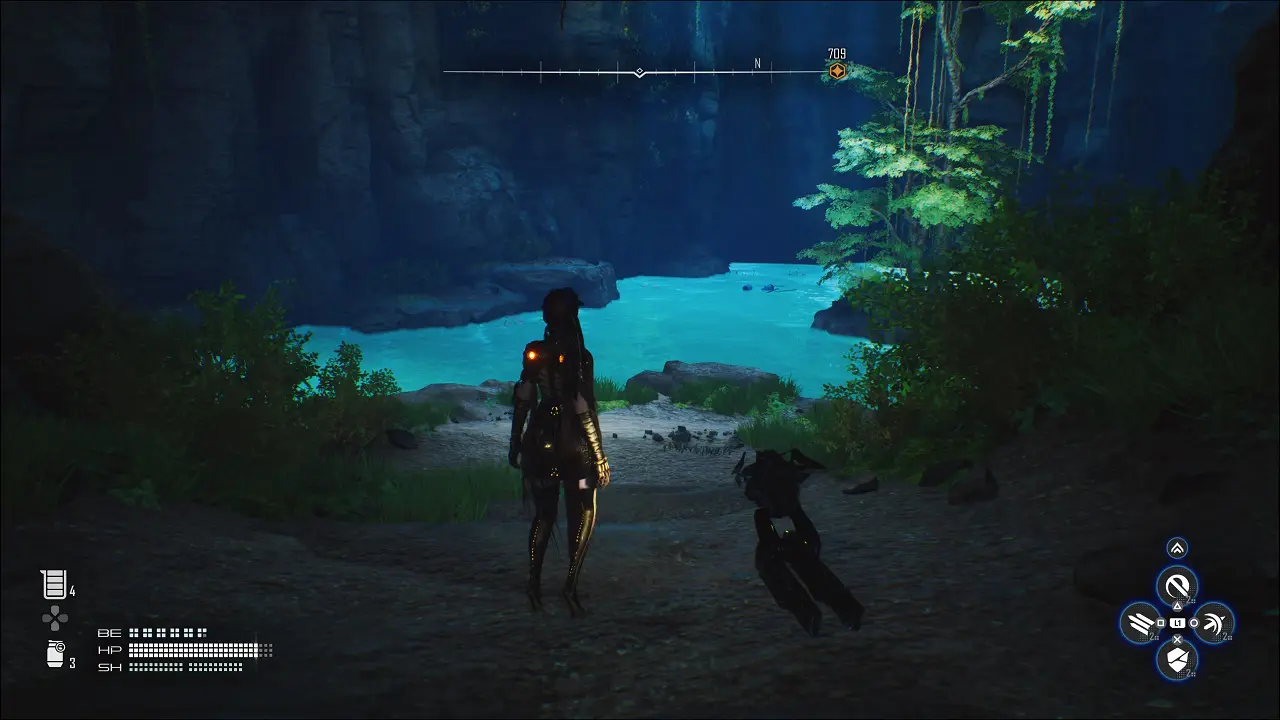Use the healing potion beaker item
Image resolution: width=1280 pixels, height=720 pixels.
point(53,584)
